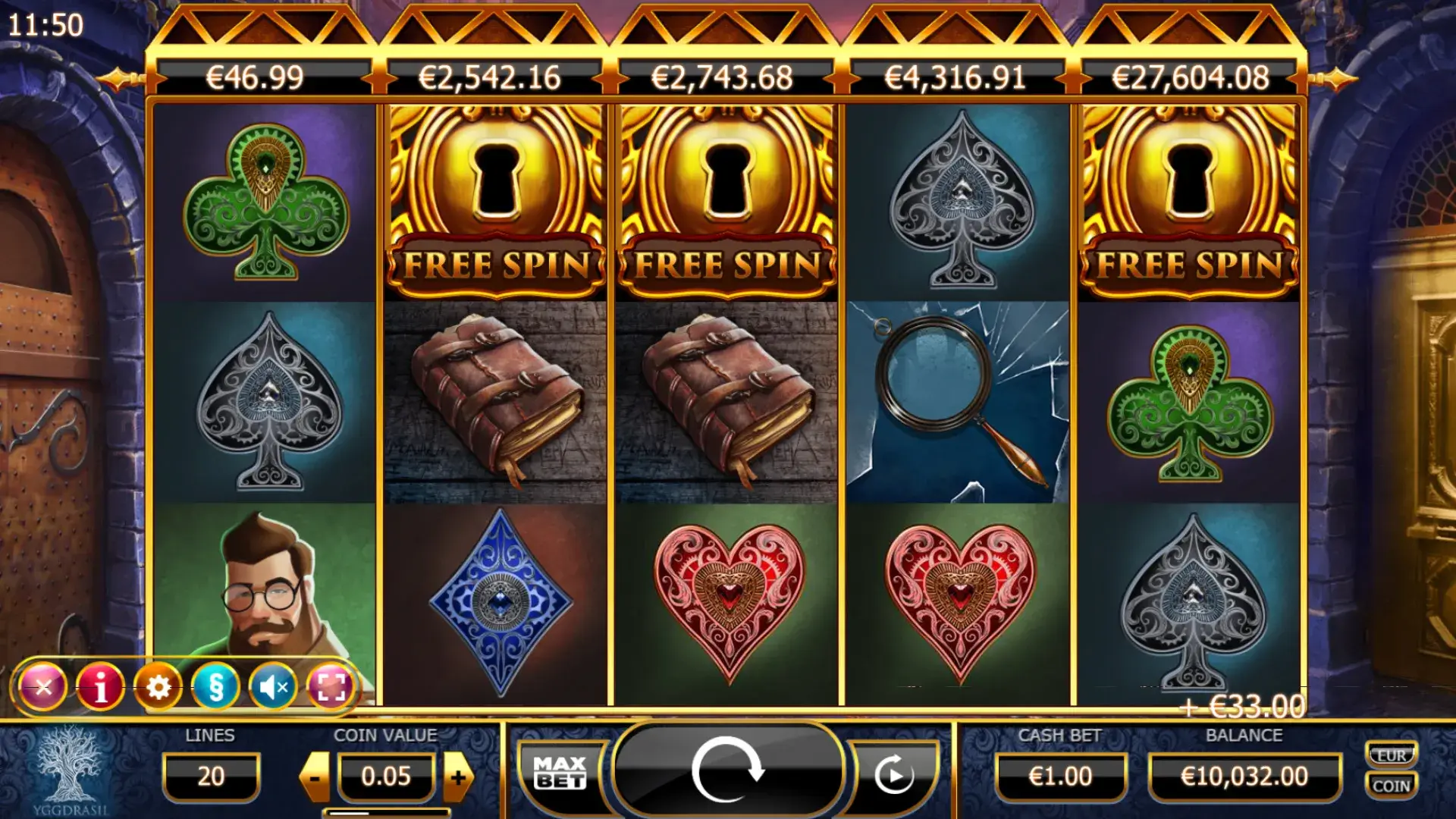Viewport: 1456px width, 819px height.
Task: Show game rules with the blue § button
Action: pos(216,687)
